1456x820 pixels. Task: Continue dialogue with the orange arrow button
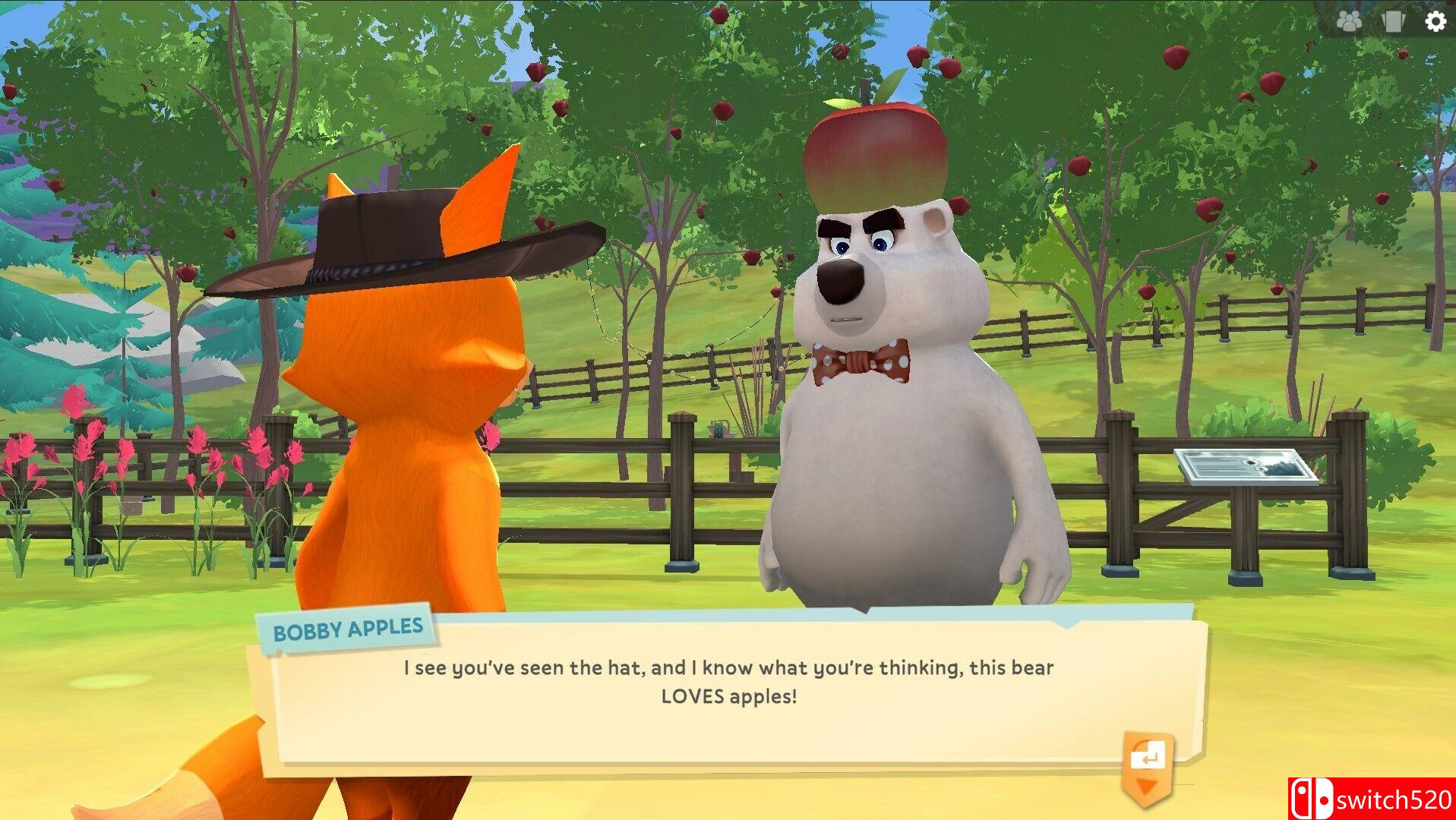pyautogui.click(x=1147, y=765)
